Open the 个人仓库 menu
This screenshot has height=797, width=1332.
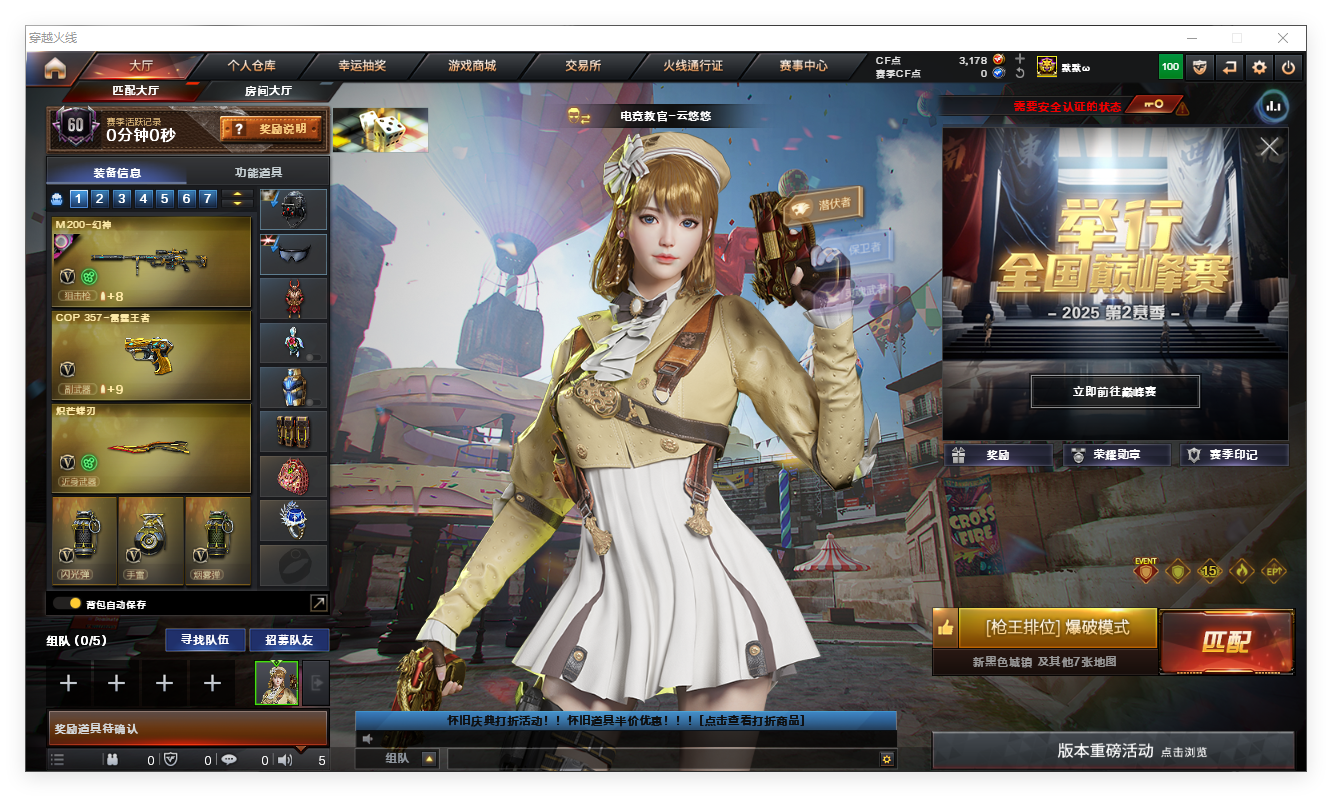click(x=251, y=66)
